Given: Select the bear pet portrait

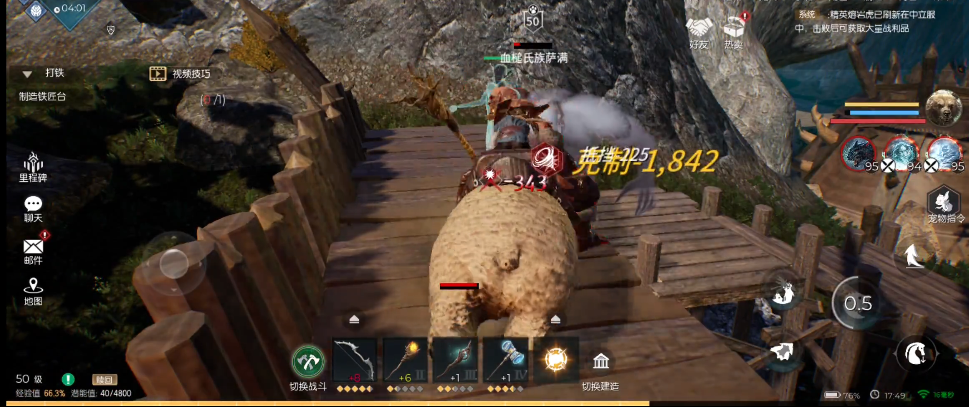Looking at the screenshot, I should pyautogui.click(x=941, y=107).
